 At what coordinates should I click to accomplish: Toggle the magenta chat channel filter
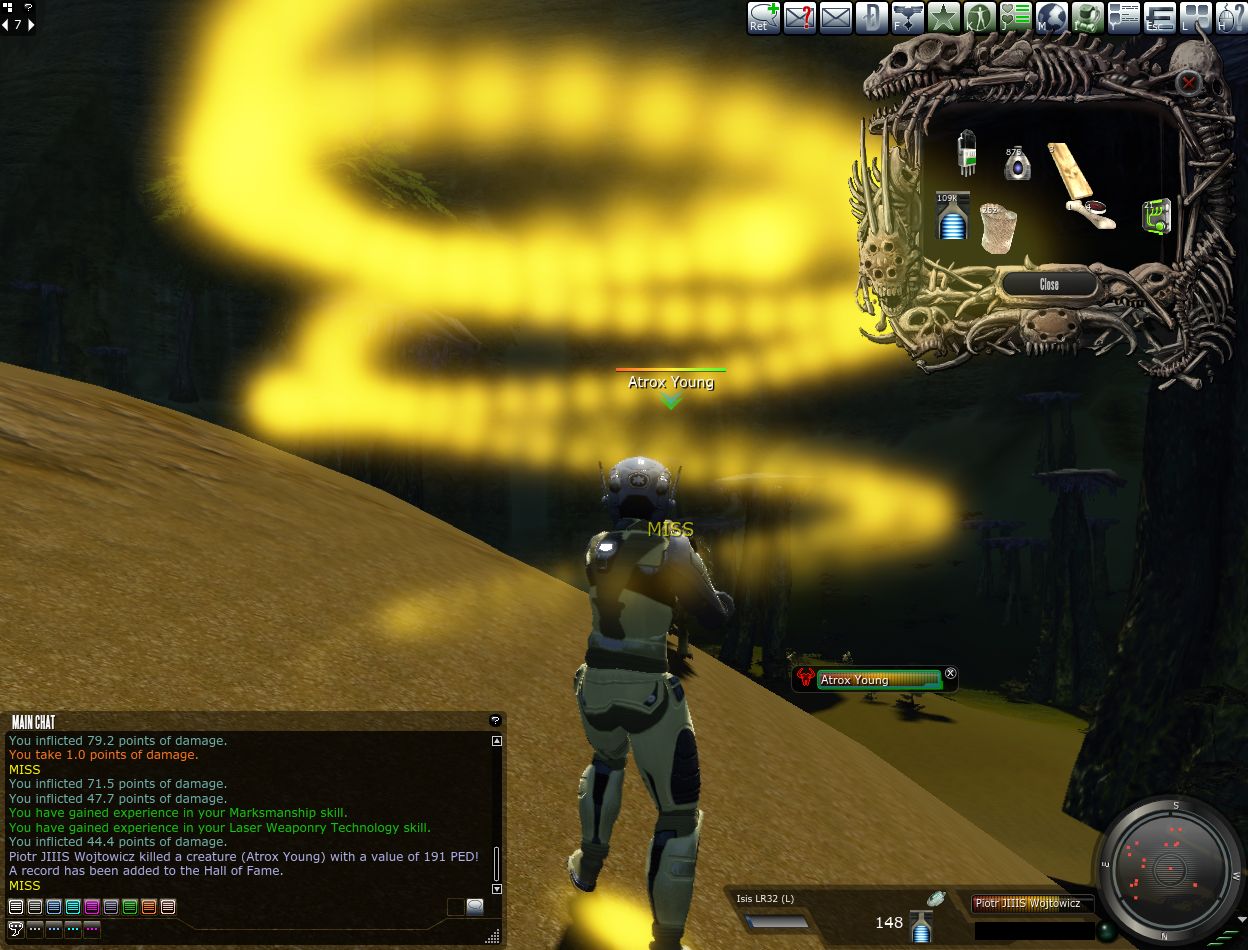[92, 907]
